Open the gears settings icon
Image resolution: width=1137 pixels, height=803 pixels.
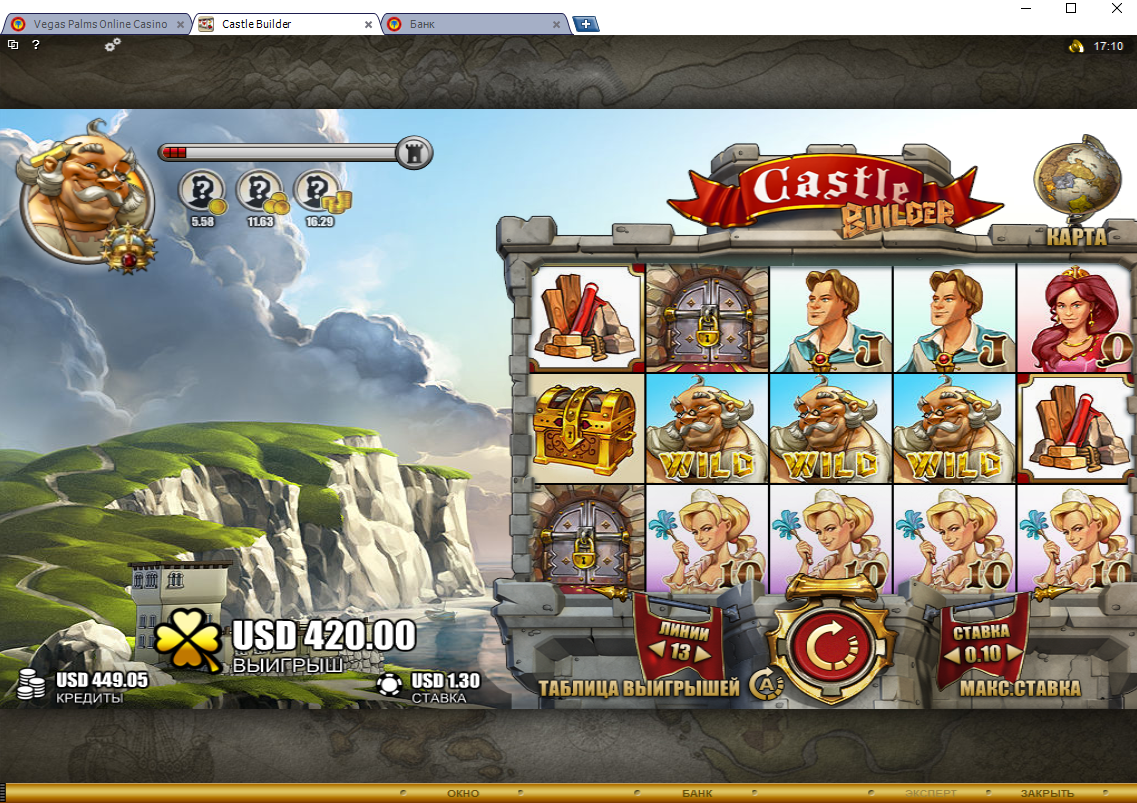pyautogui.click(x=112, y=45)
